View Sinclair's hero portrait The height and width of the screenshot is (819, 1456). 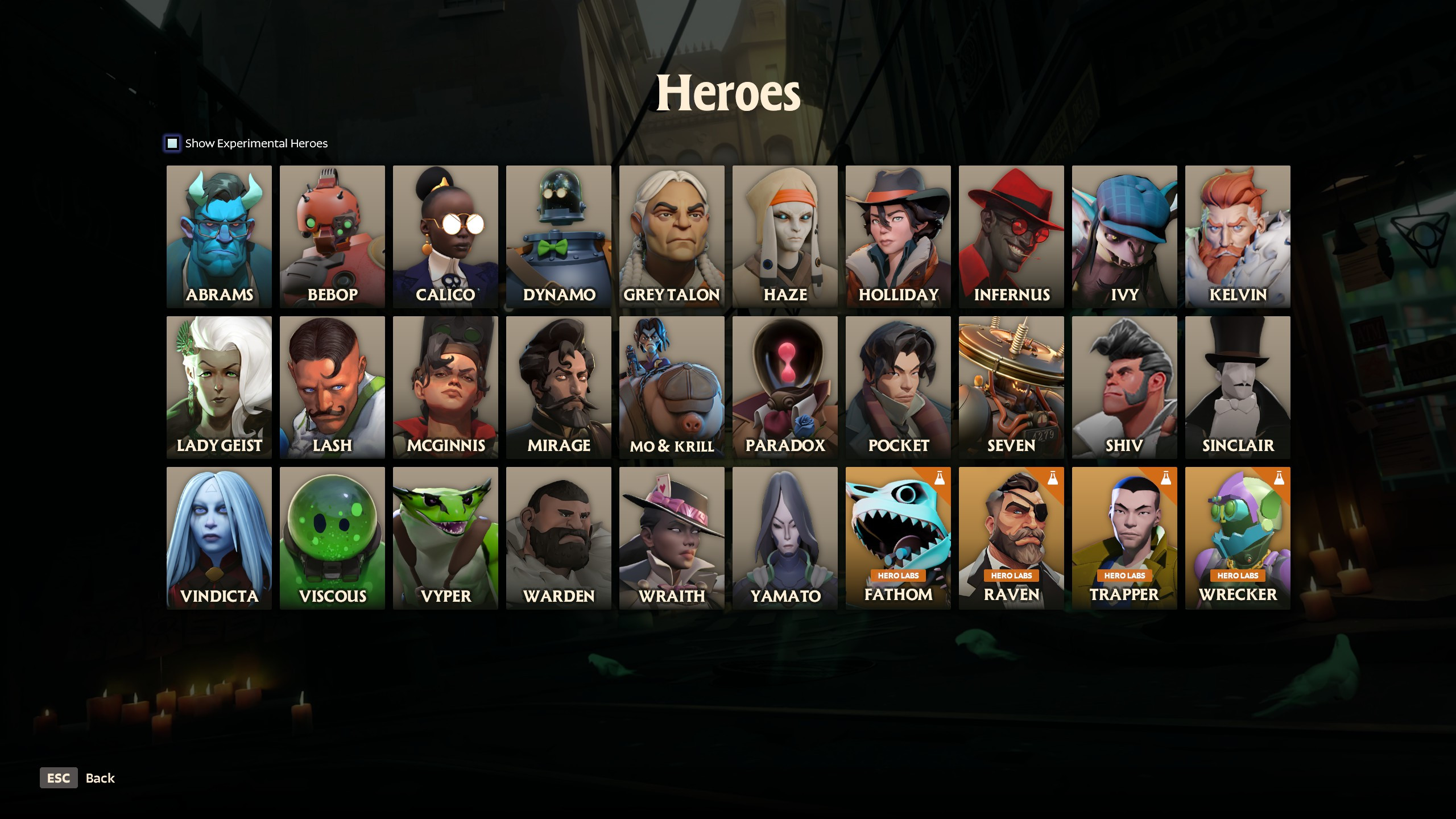point(1237,387)
